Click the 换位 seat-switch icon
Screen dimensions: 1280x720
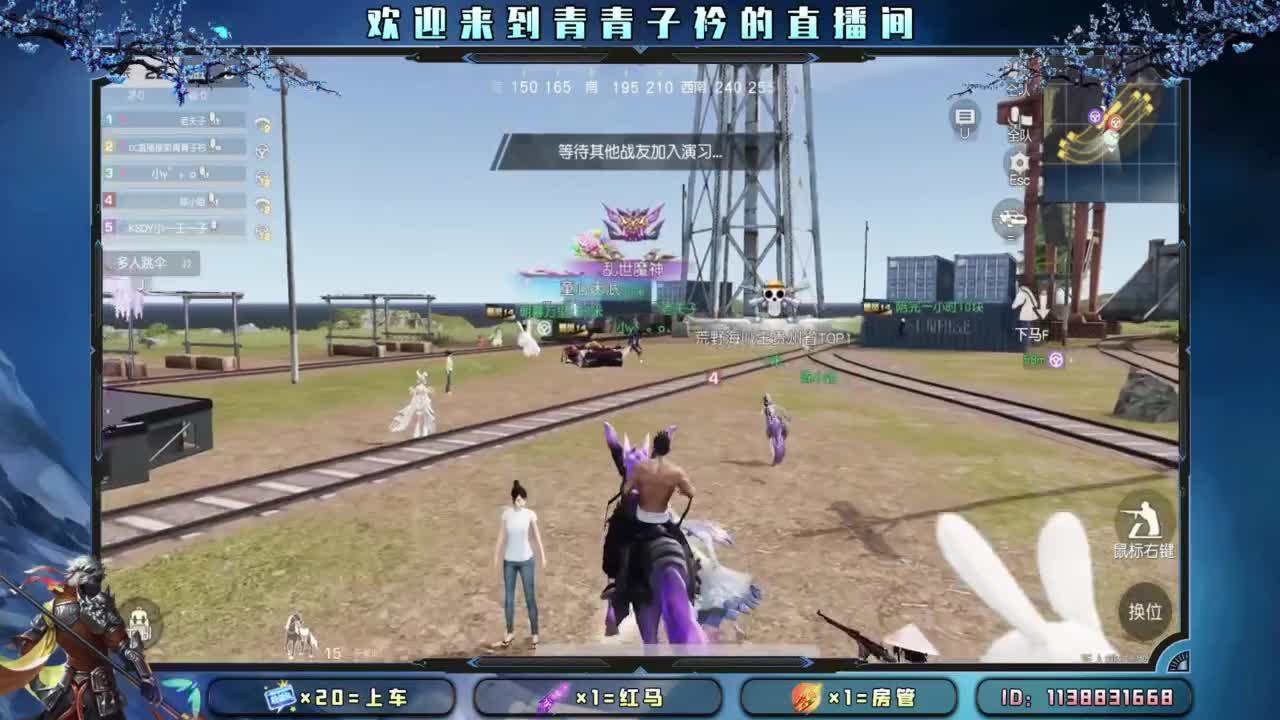[1144, 614]
